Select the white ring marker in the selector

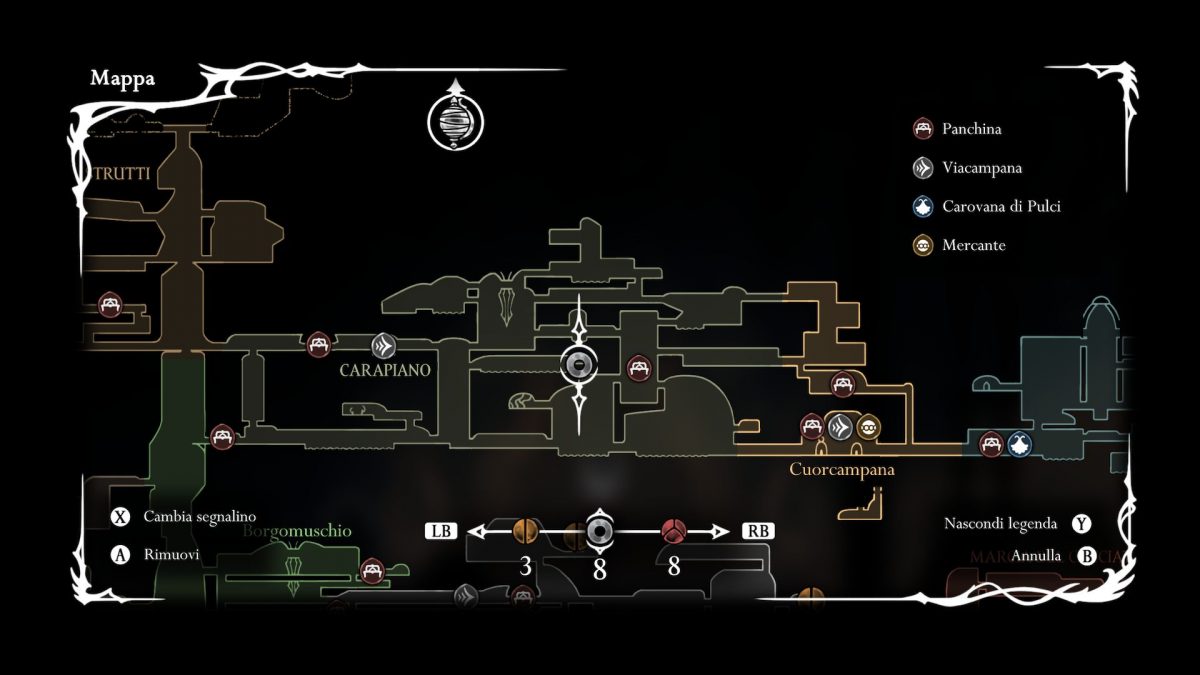point(599,531)
